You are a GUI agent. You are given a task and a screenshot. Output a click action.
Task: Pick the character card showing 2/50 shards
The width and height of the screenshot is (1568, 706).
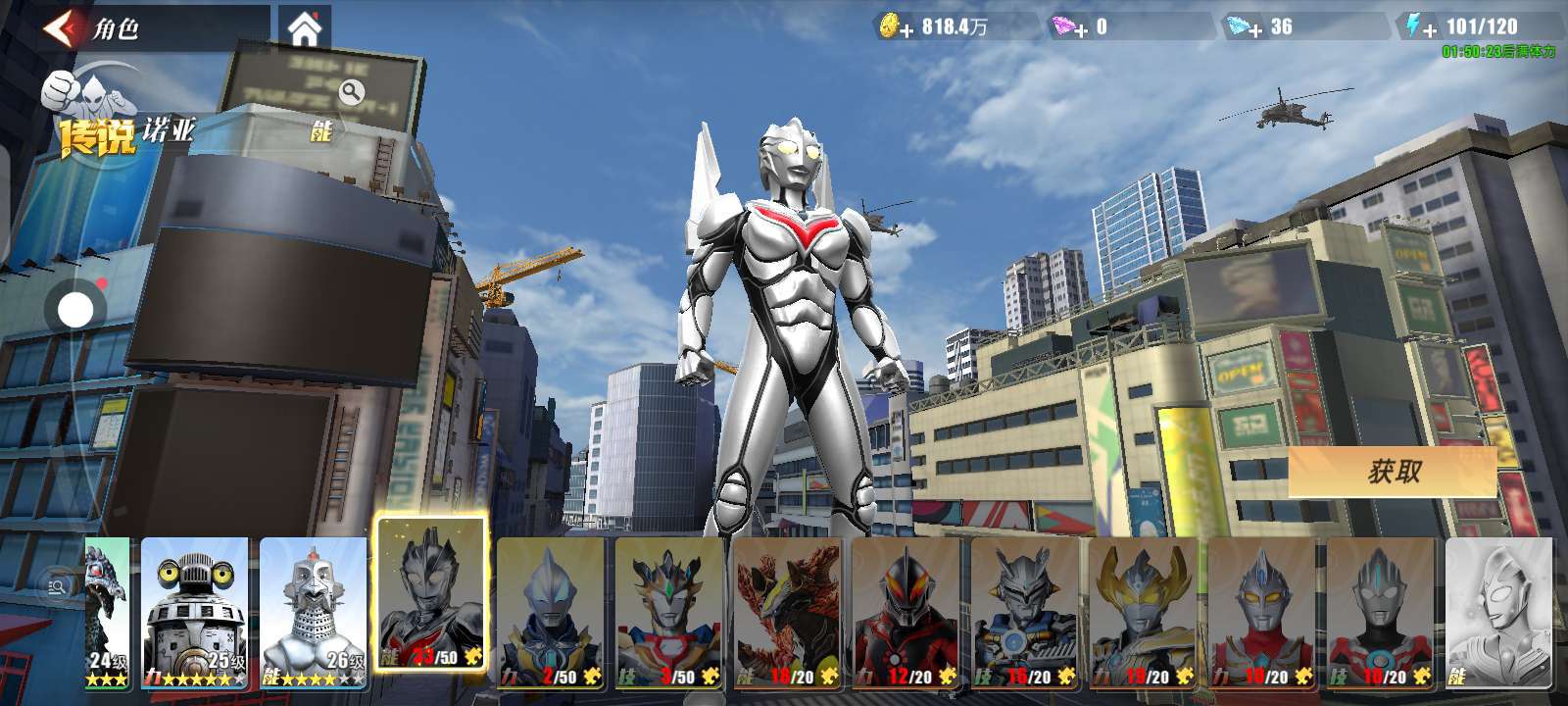click(x=551, y=612)
